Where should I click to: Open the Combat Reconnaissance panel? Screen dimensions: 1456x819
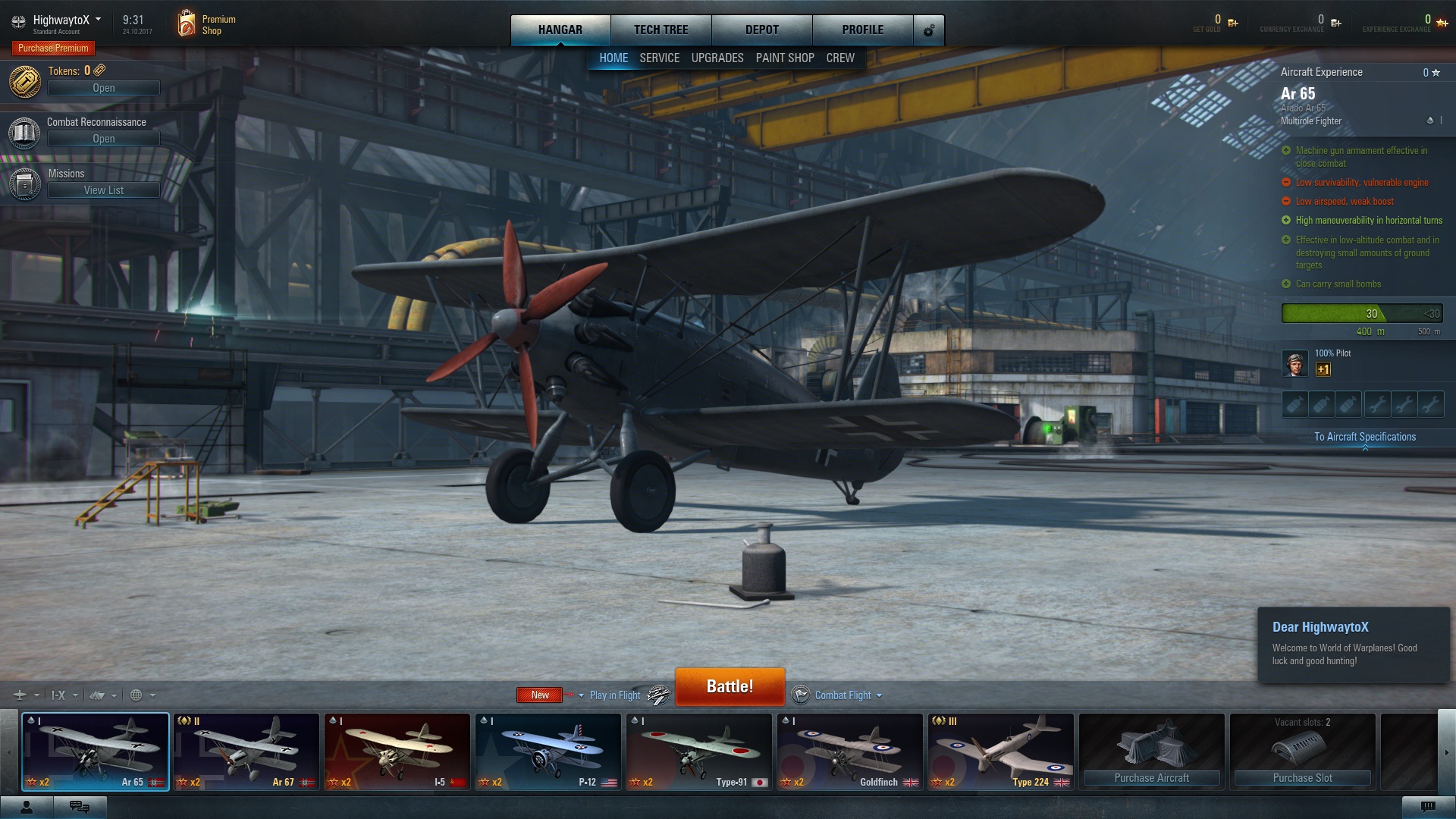point(103,139)
